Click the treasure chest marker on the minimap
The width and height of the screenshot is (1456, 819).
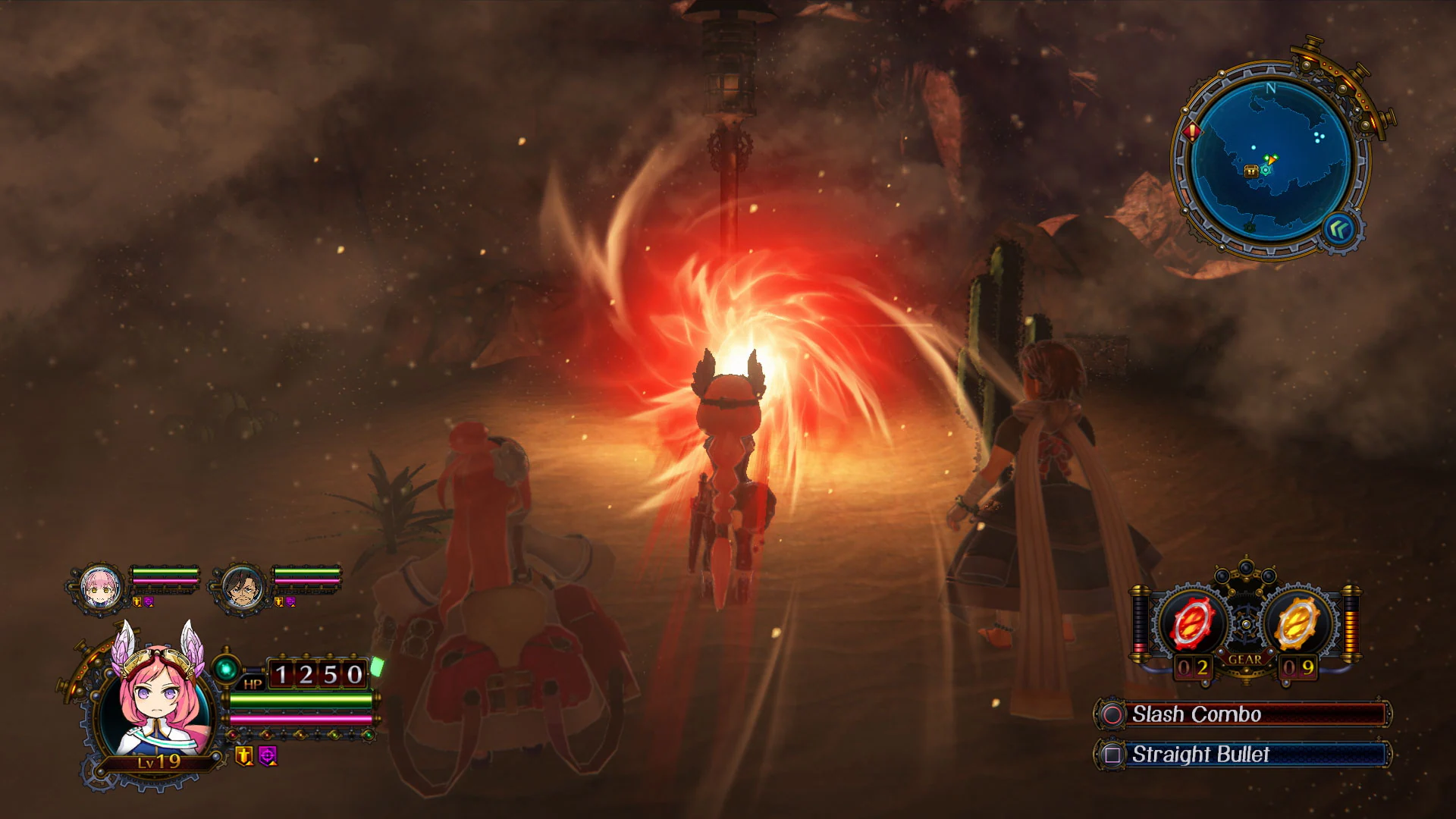point(1251,171)
